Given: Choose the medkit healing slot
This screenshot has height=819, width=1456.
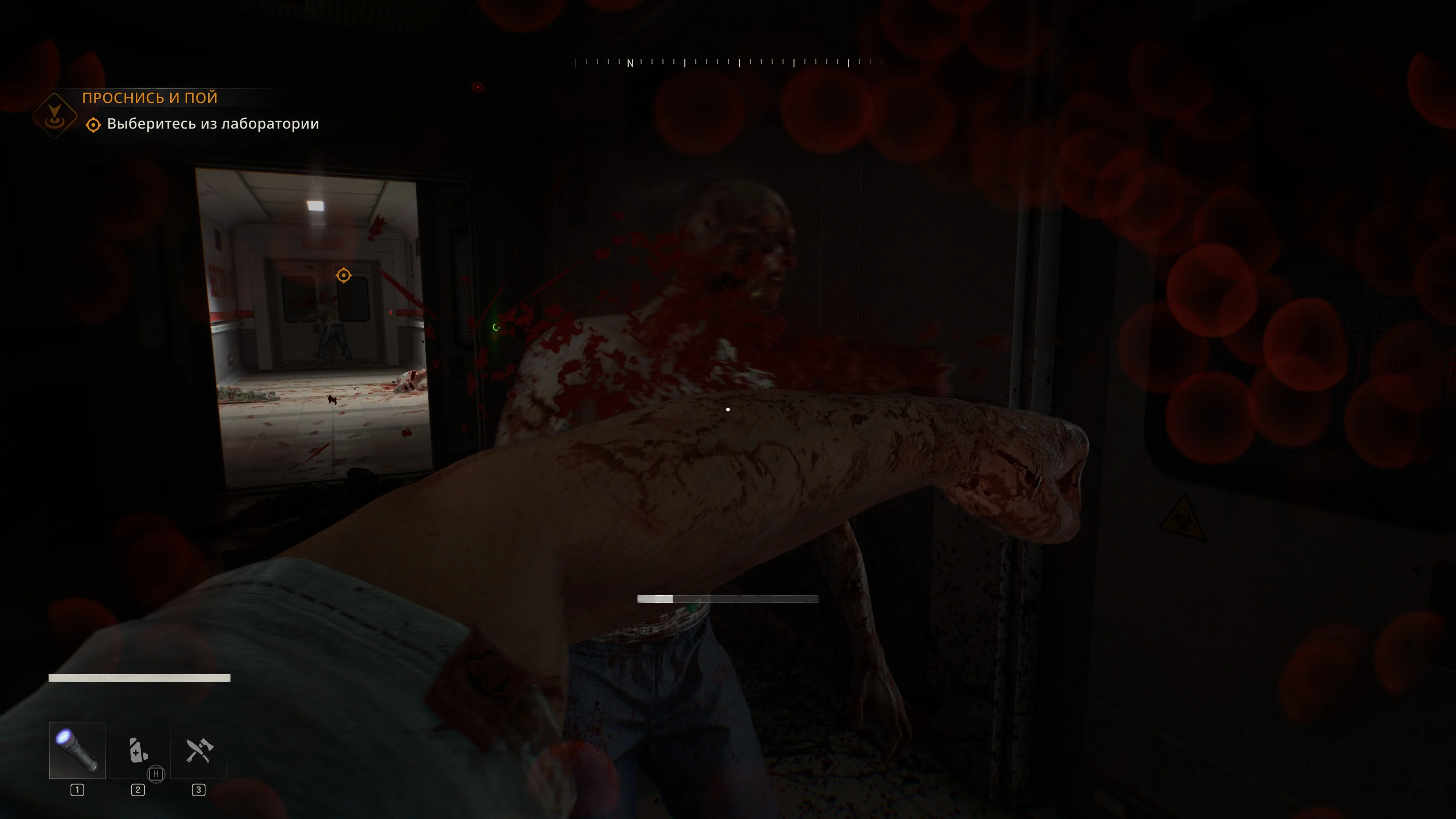Looking at the screenshot, I should click(x=138, y=751).
